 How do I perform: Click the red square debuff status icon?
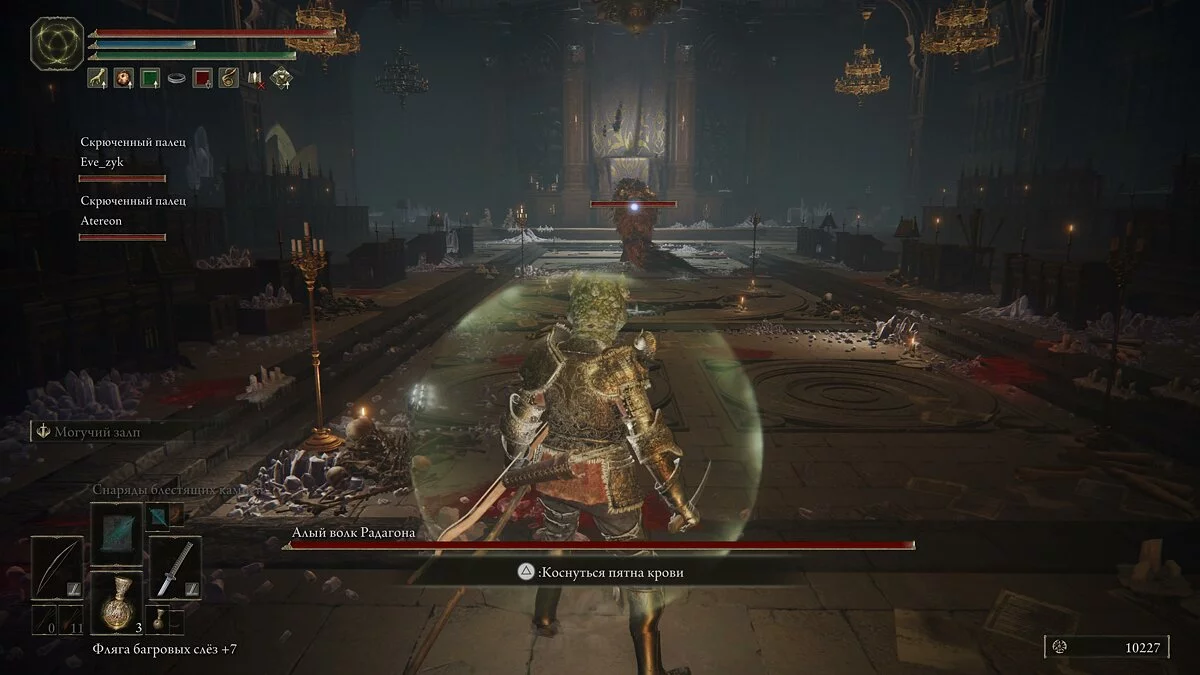coord(203,78)
